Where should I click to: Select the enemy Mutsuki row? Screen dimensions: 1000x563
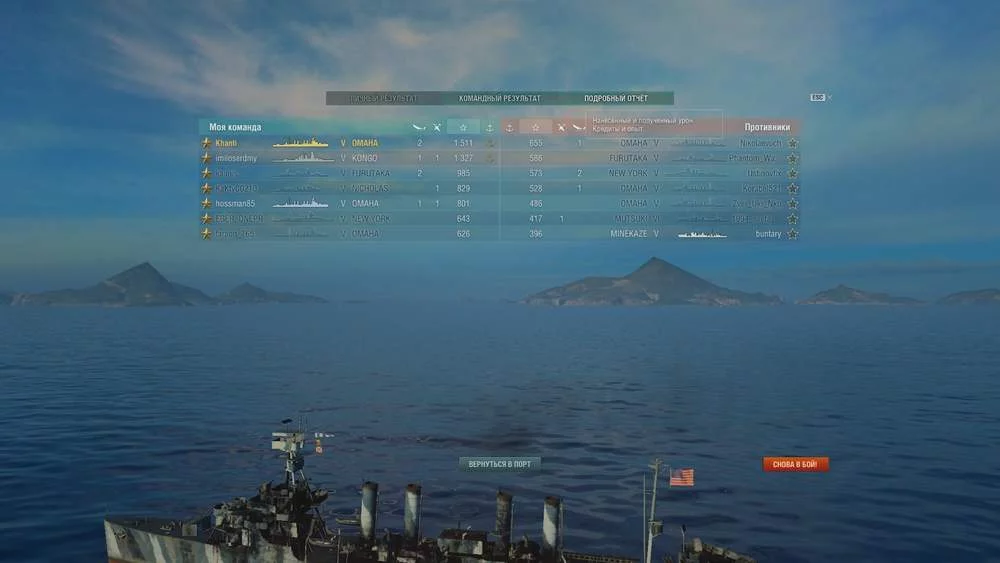[700, 218]
